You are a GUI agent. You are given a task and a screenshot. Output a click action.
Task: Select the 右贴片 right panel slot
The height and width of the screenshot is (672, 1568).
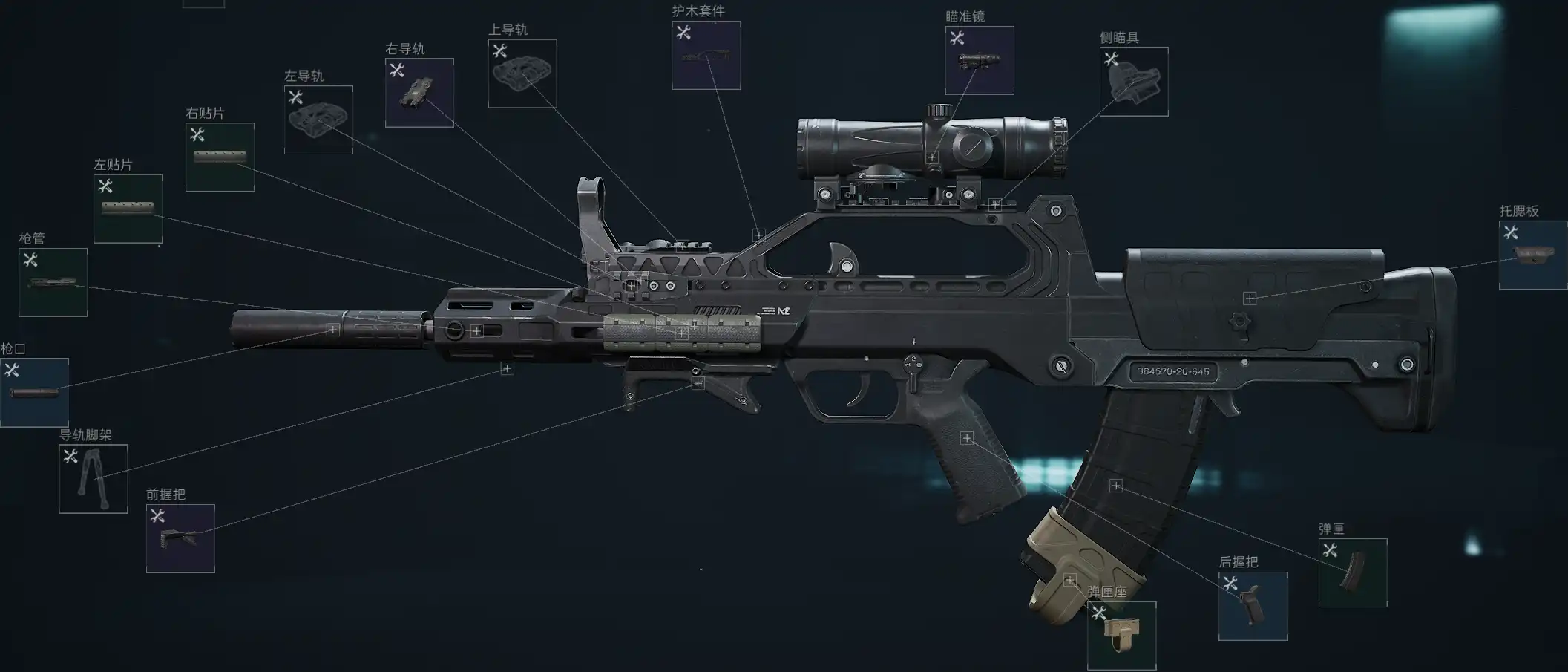220,157
